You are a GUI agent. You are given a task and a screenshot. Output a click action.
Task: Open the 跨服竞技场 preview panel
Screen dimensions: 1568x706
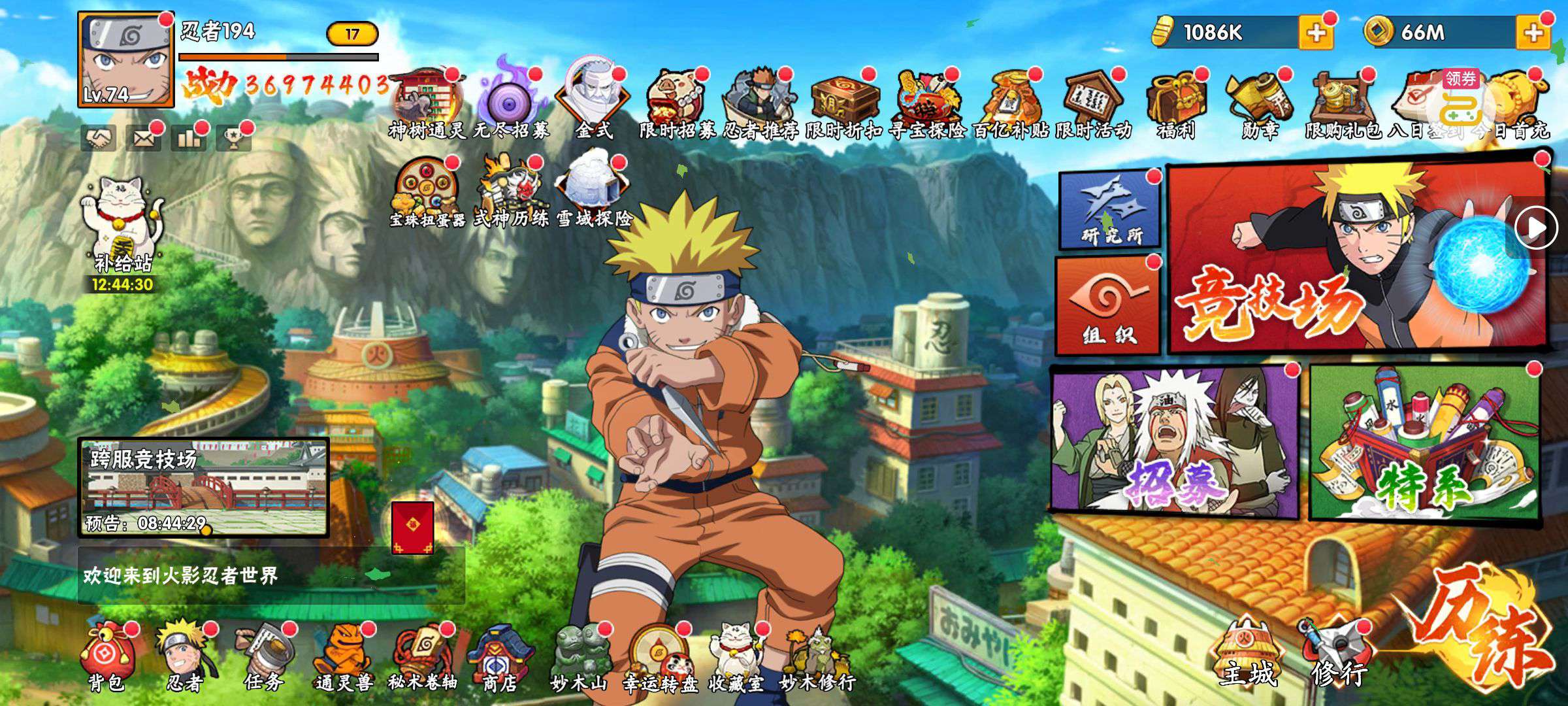(203, 487)
